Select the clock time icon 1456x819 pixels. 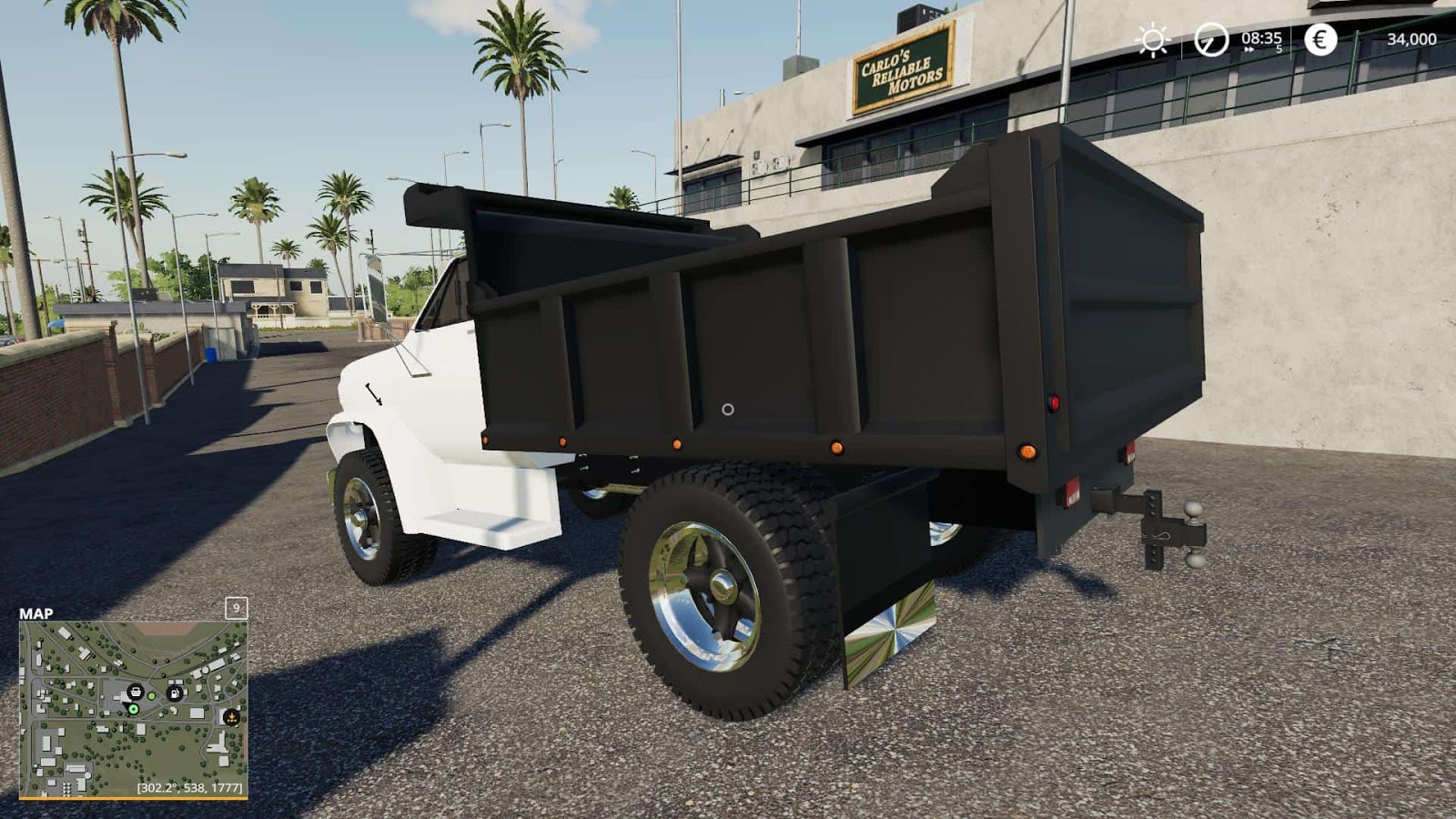(x=1210, y=40)
